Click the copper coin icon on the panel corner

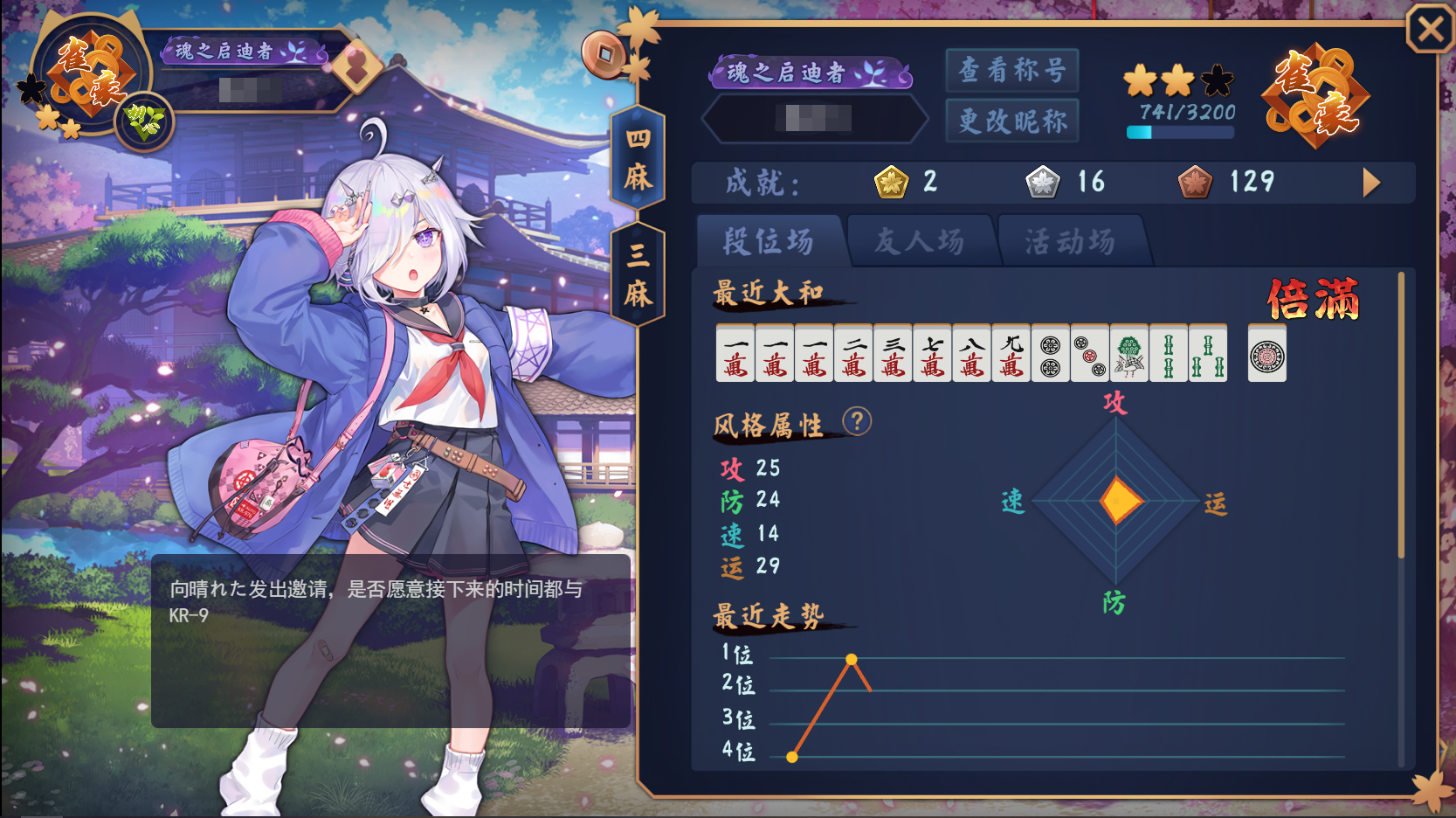click(604, 54)
